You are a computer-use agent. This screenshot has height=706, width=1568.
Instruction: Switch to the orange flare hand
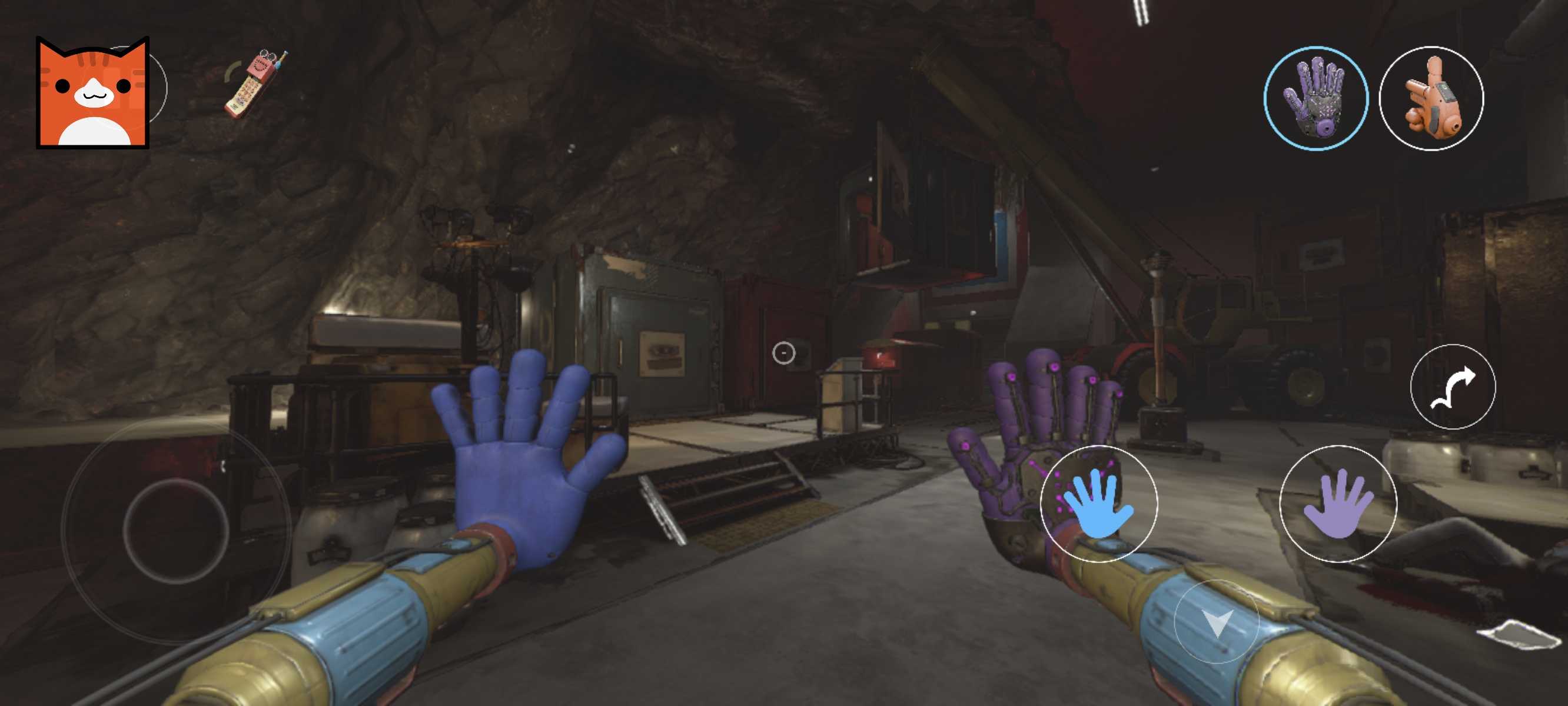click(1430, 99)
